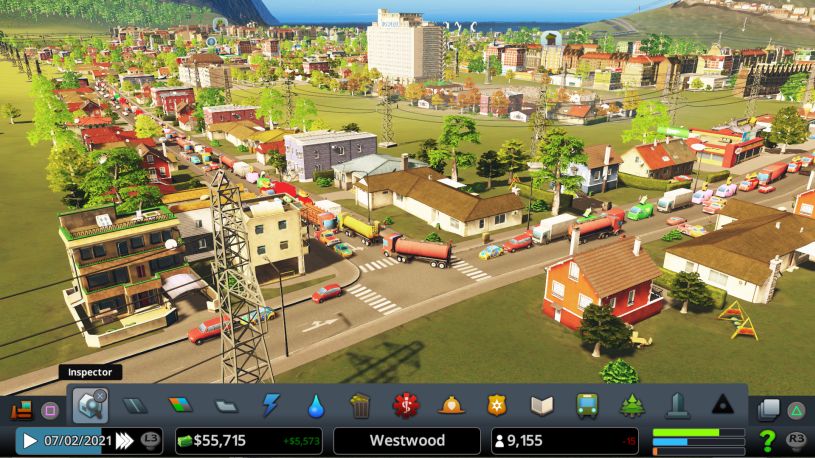Open the Water droplet services menu
815x458 pixels.
pos(316,406)
